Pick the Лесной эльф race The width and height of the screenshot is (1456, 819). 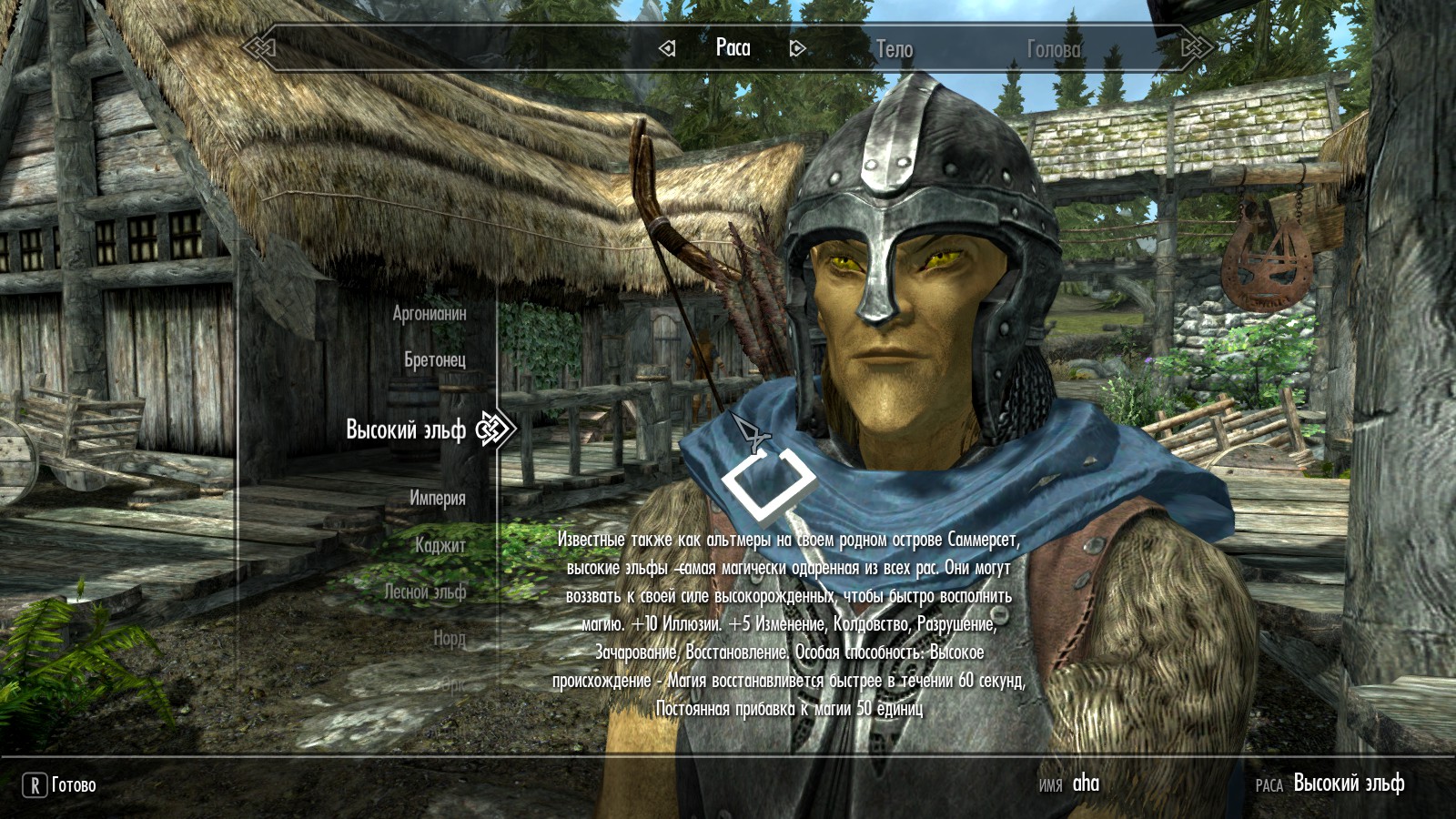click(425, 591)
